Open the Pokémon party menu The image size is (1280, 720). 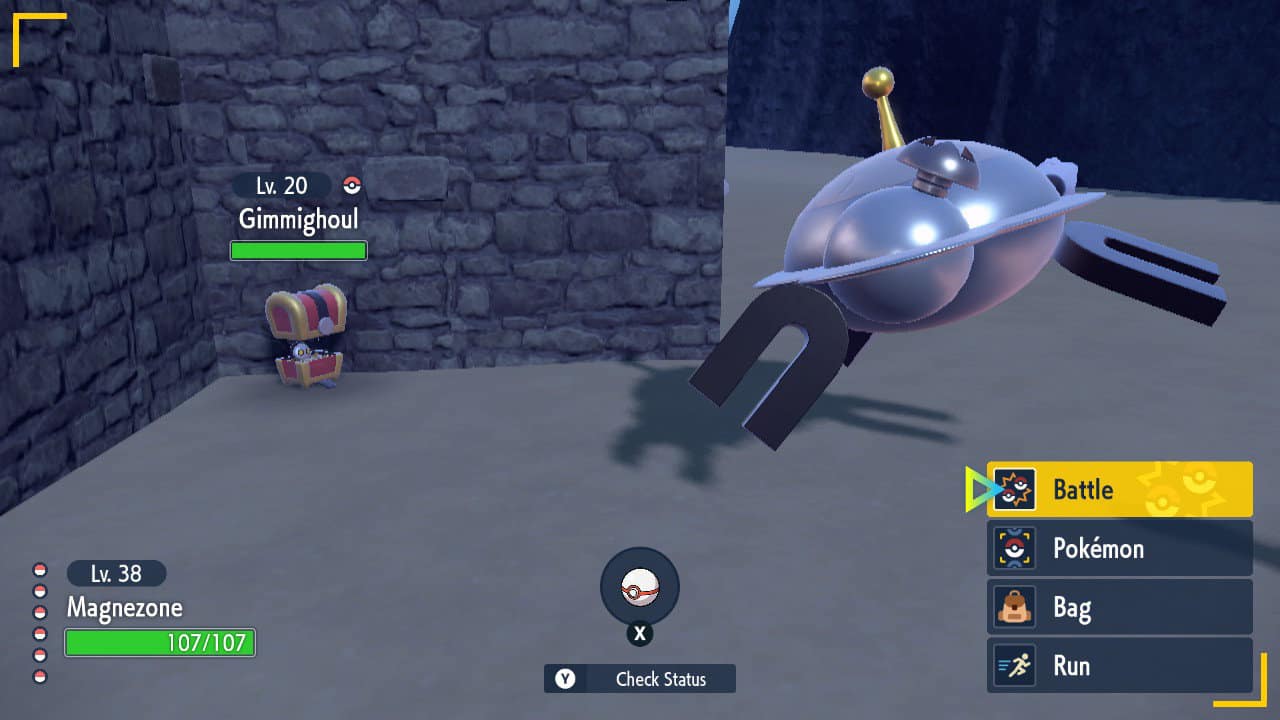1119,548
